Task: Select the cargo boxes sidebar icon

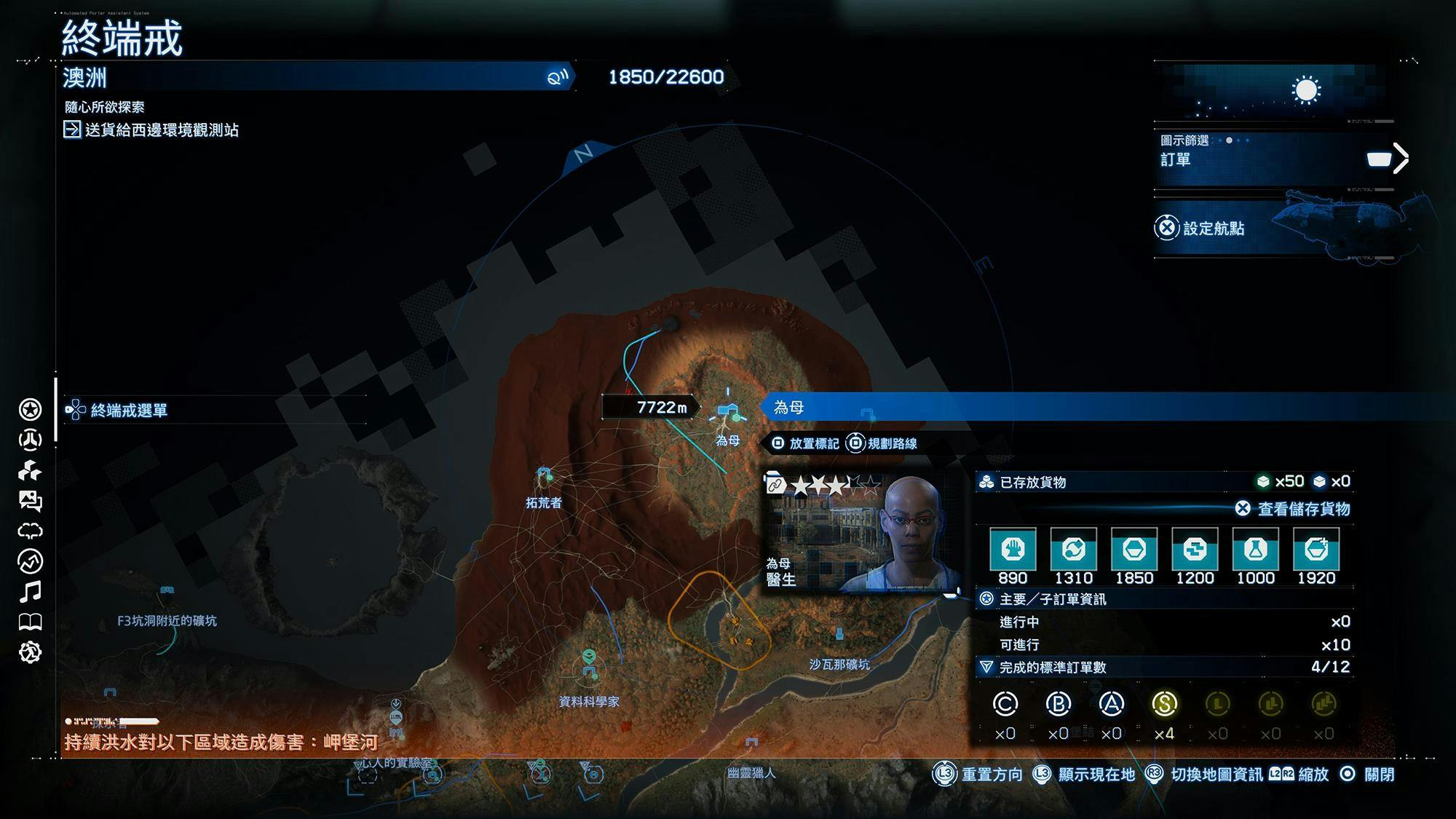Action: [30, 470]
